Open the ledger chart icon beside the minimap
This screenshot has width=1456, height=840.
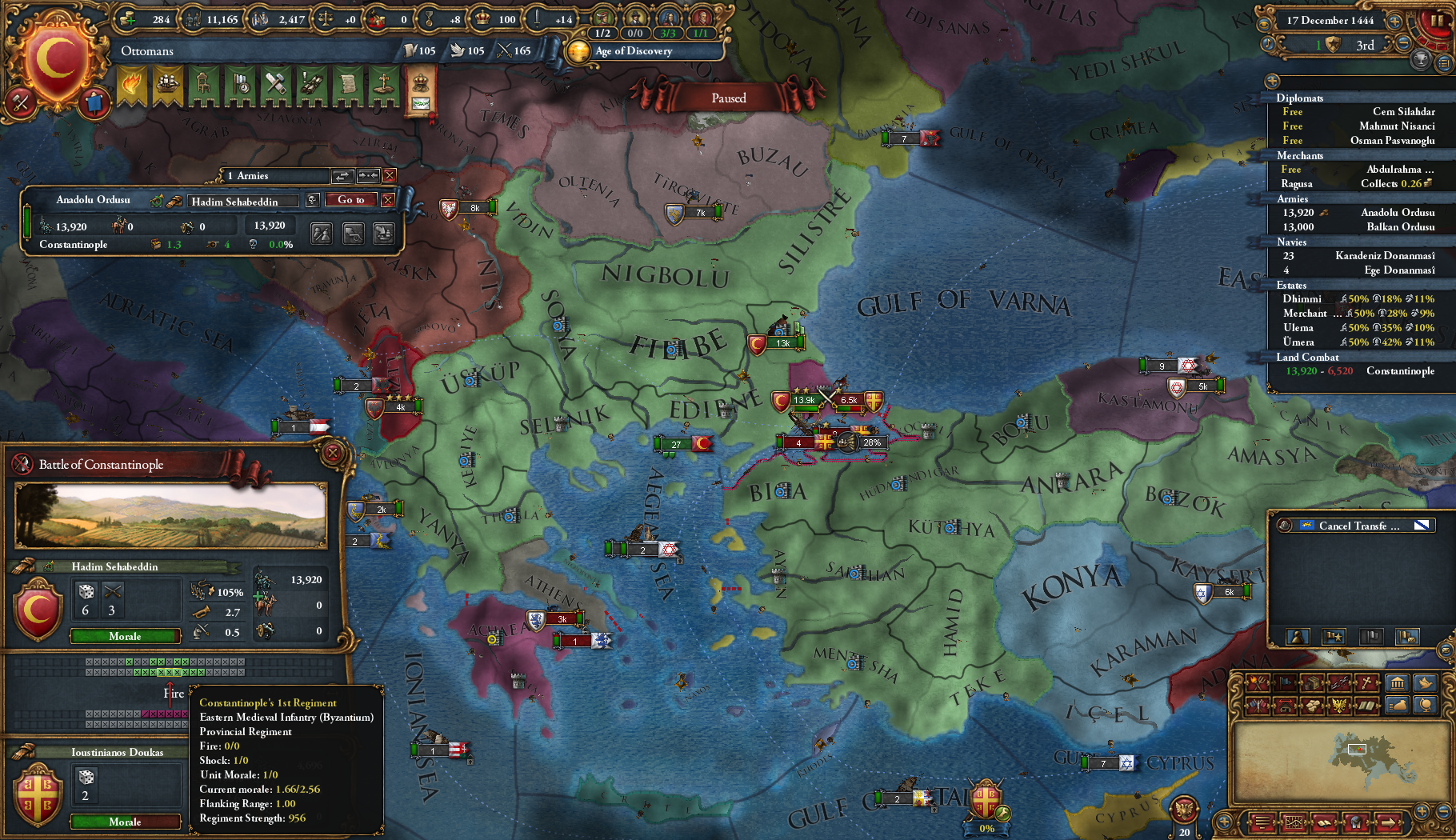click(1294, 822)
